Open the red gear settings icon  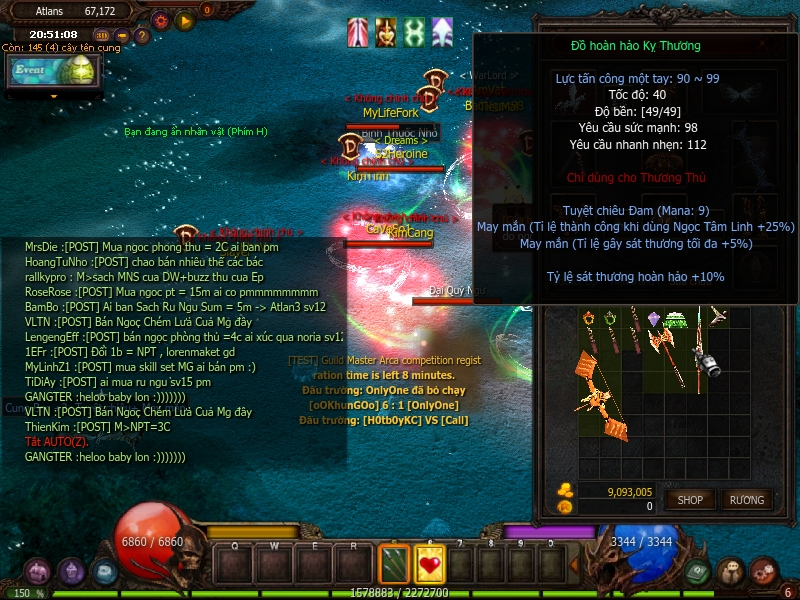[x=160, y=19]
